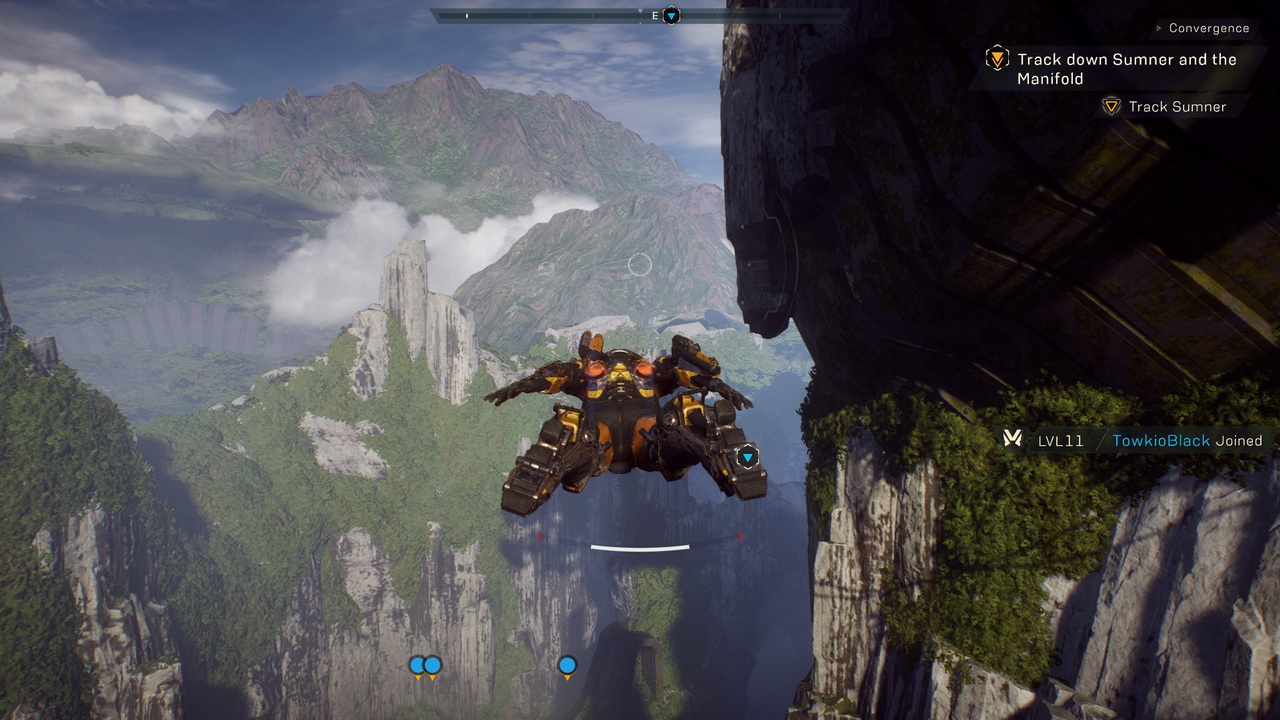Screen dimensions: 1280x720
Task: Select the objective waypoint marker beside the javelin
Action: [747, 457]
